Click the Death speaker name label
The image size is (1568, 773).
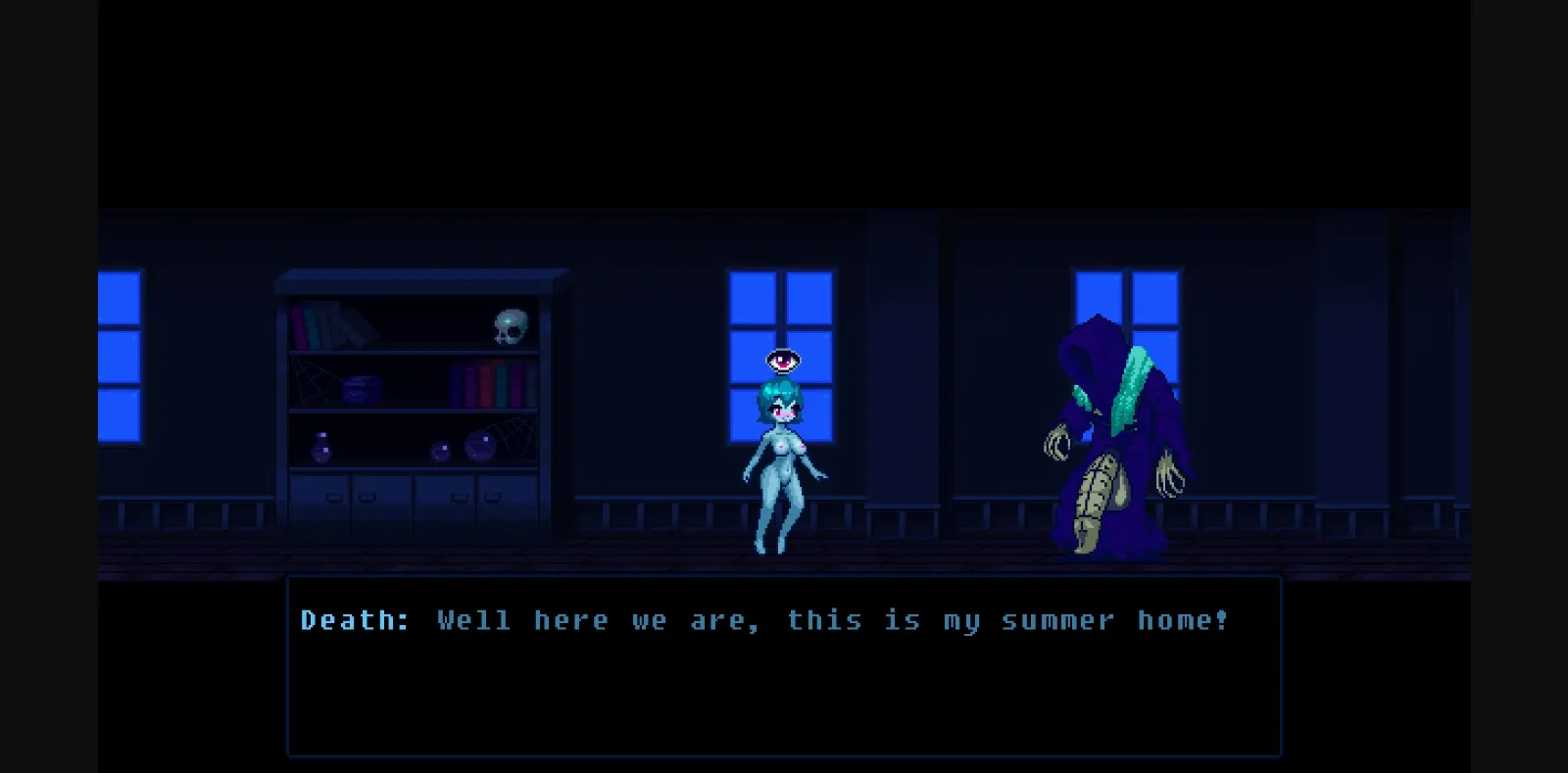tap(356, 619)
